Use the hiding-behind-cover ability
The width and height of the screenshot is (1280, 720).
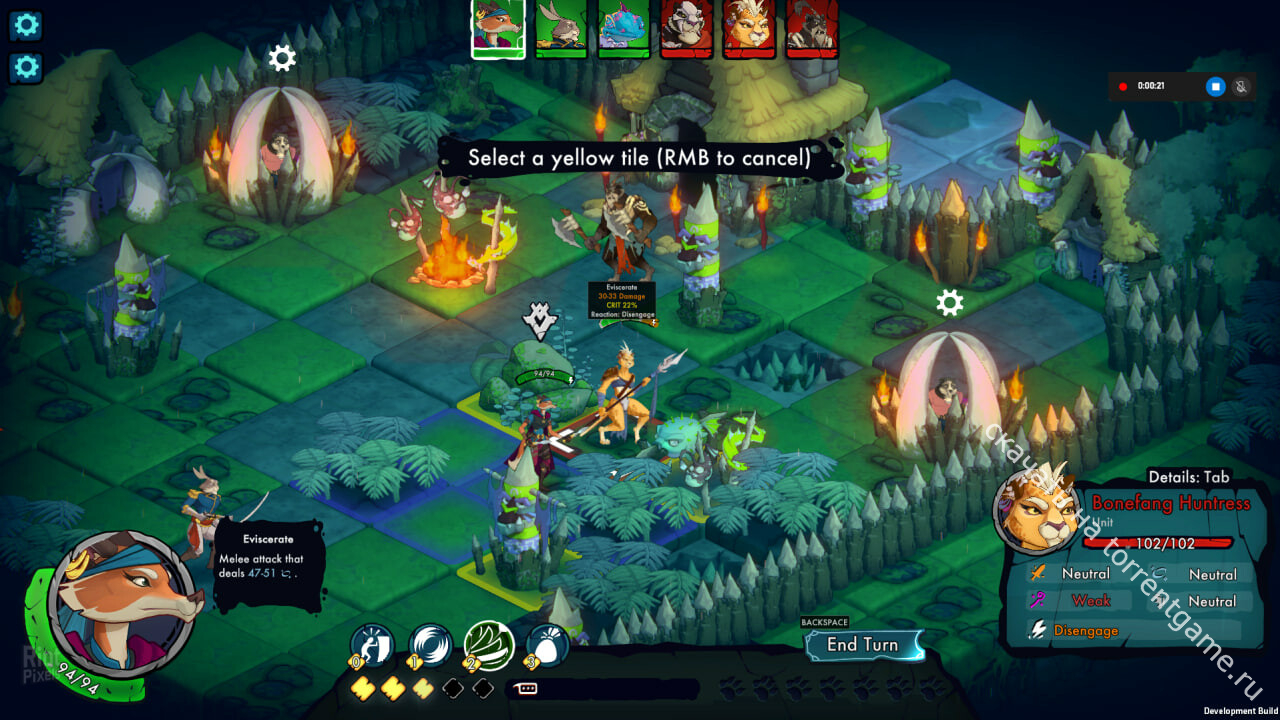pos(373,646)
